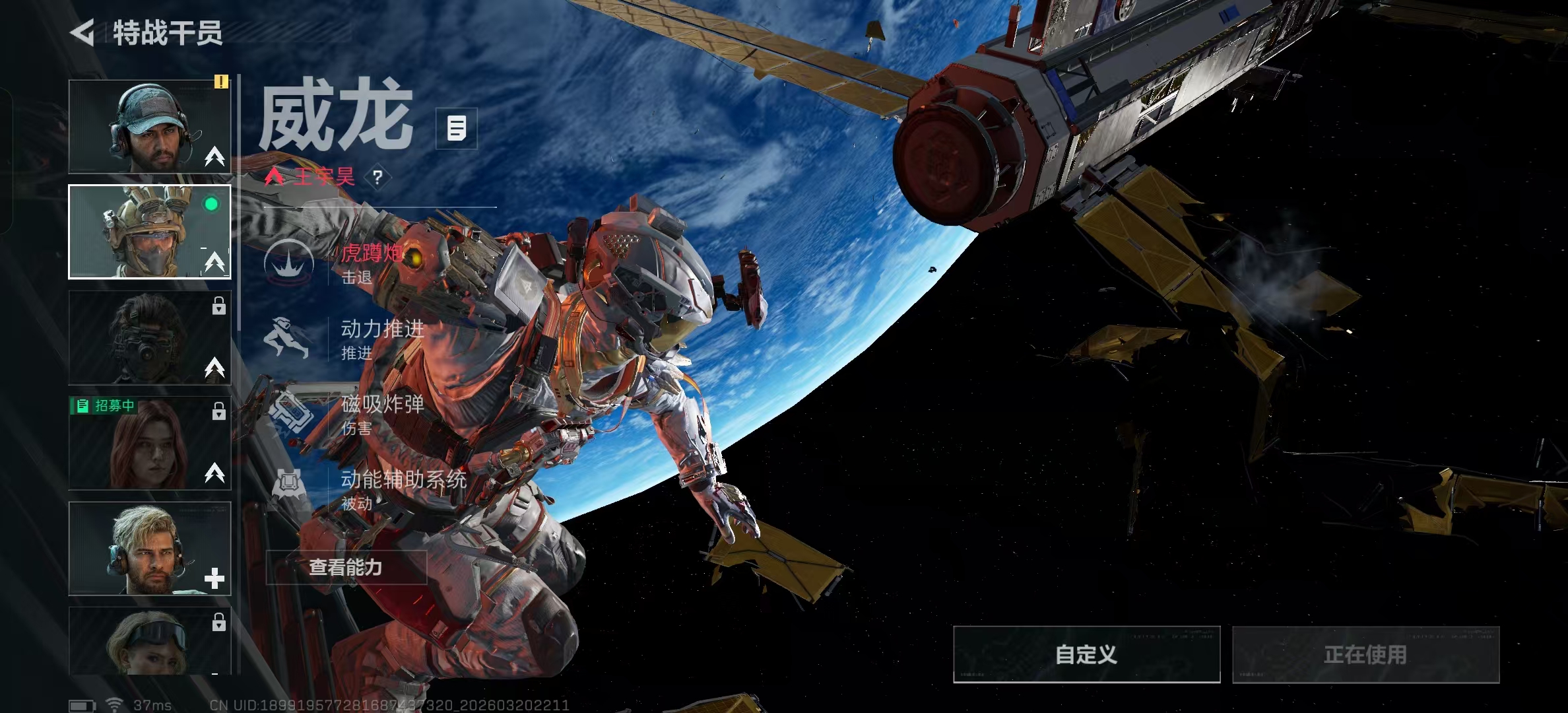Viewport: 1568px width, 713px height.
Task: Show class info via the question mark
Action: click(x=377, y=177)
